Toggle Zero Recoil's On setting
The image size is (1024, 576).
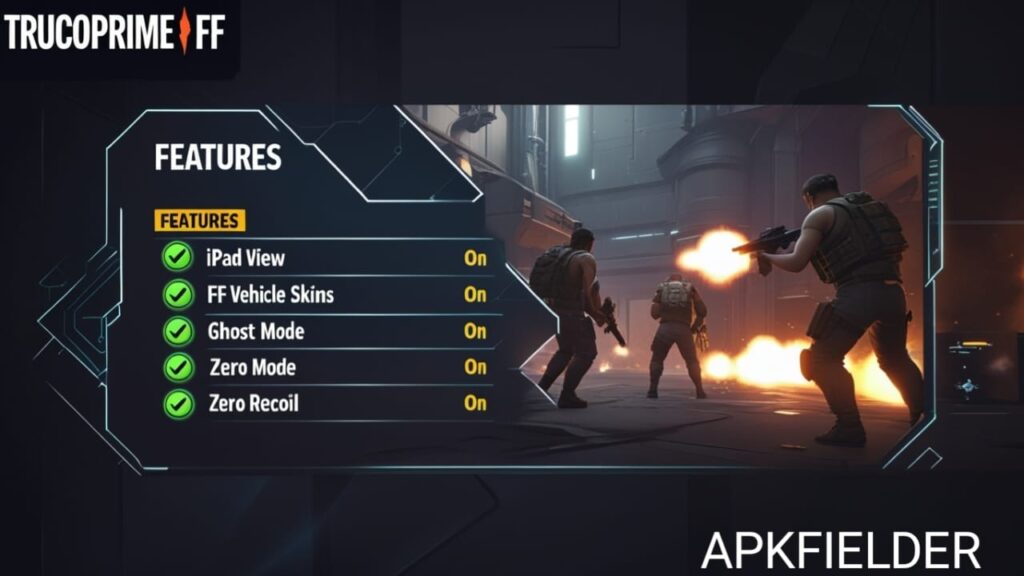475,403
